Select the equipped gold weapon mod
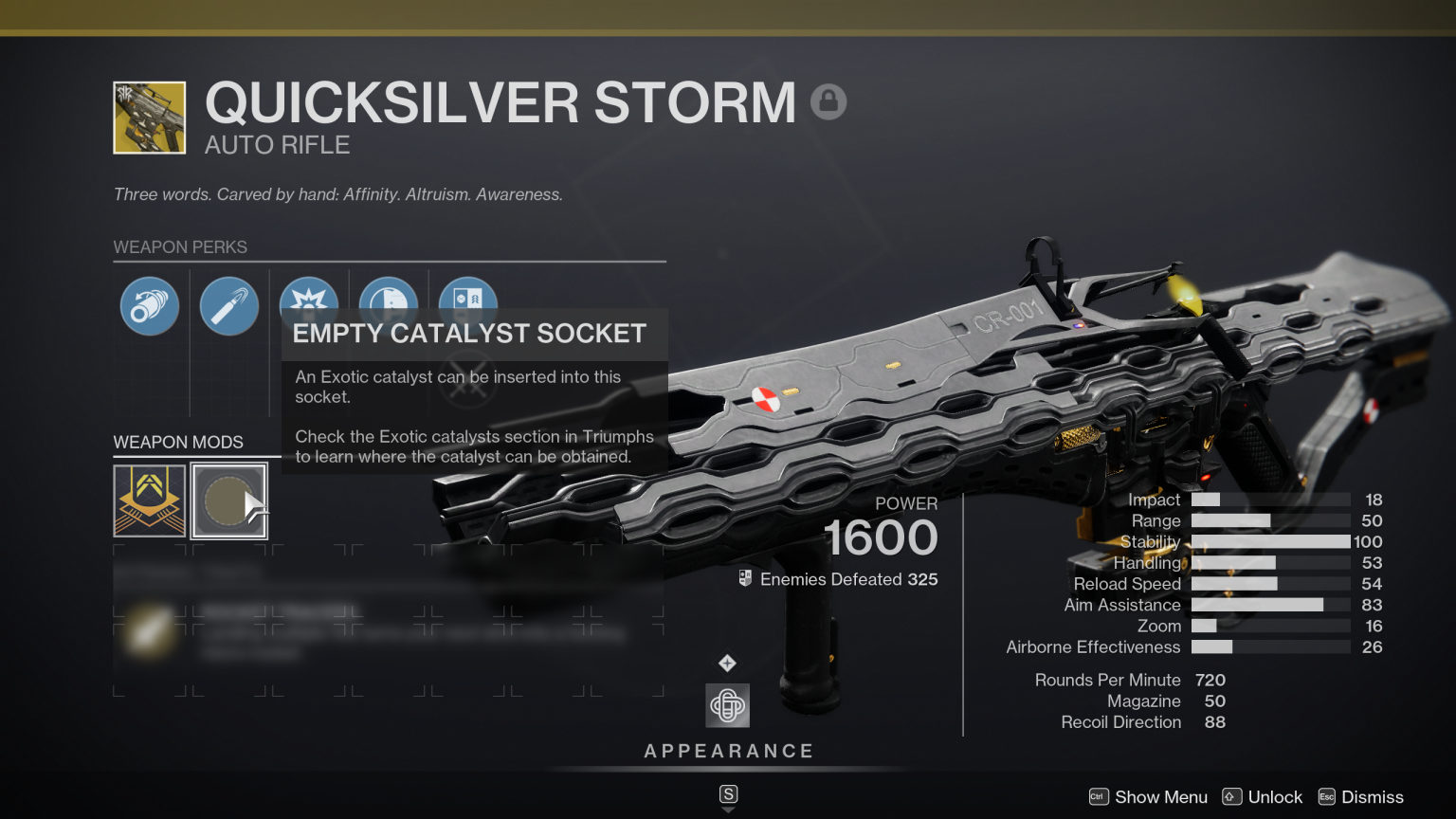The image size is (1456, 819). click(x=149, y=500)
